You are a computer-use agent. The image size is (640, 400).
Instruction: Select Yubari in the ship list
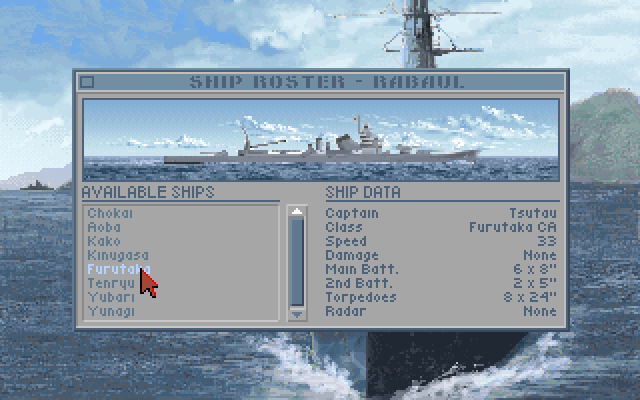tap(110, 298)
